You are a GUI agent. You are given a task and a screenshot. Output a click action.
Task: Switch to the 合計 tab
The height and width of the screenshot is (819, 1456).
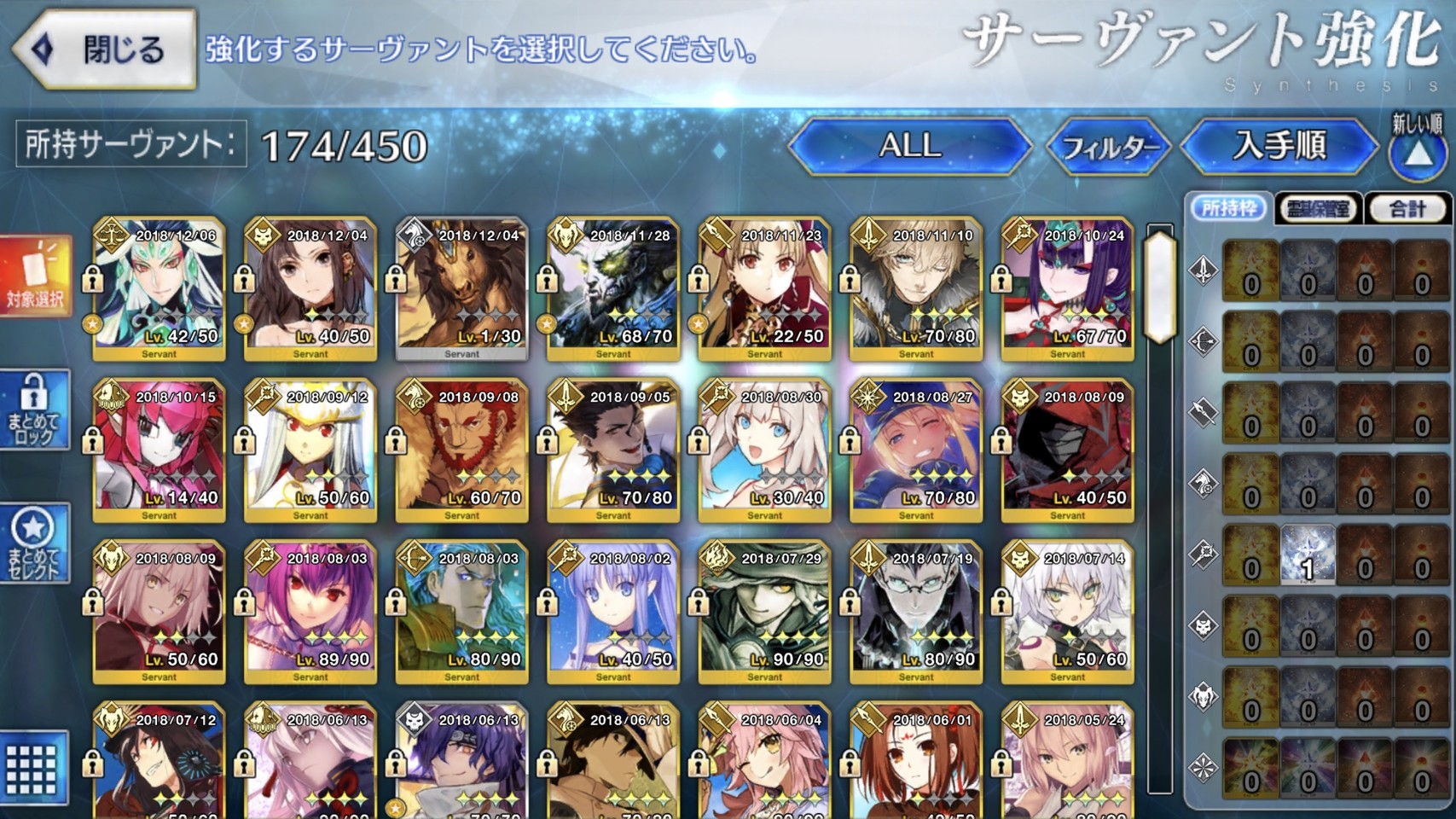coord(1407,208)
